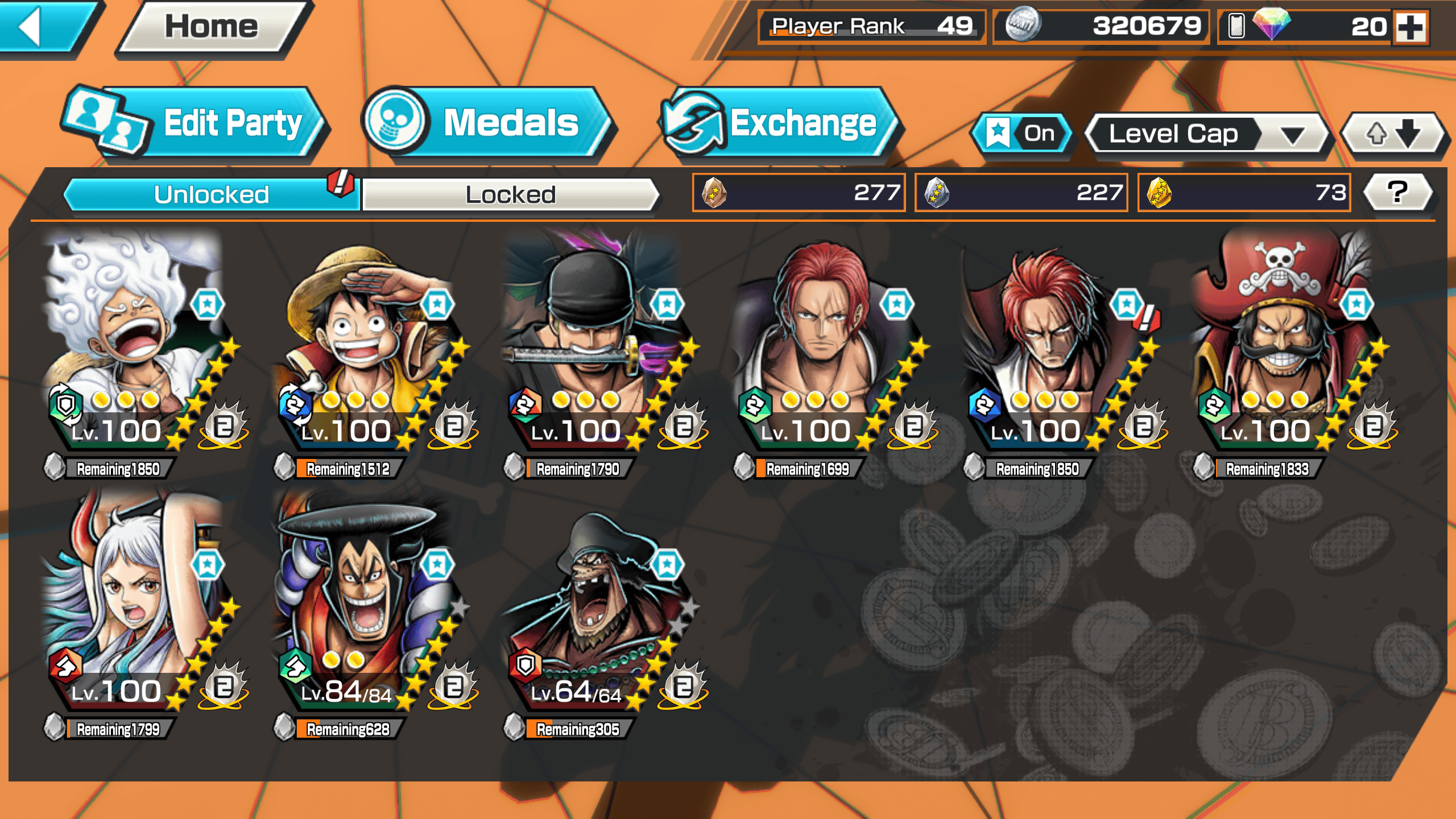Screen dimensions: 1456x819
Task: Toggle the favorites filter On button
Action: [1022, 134]
